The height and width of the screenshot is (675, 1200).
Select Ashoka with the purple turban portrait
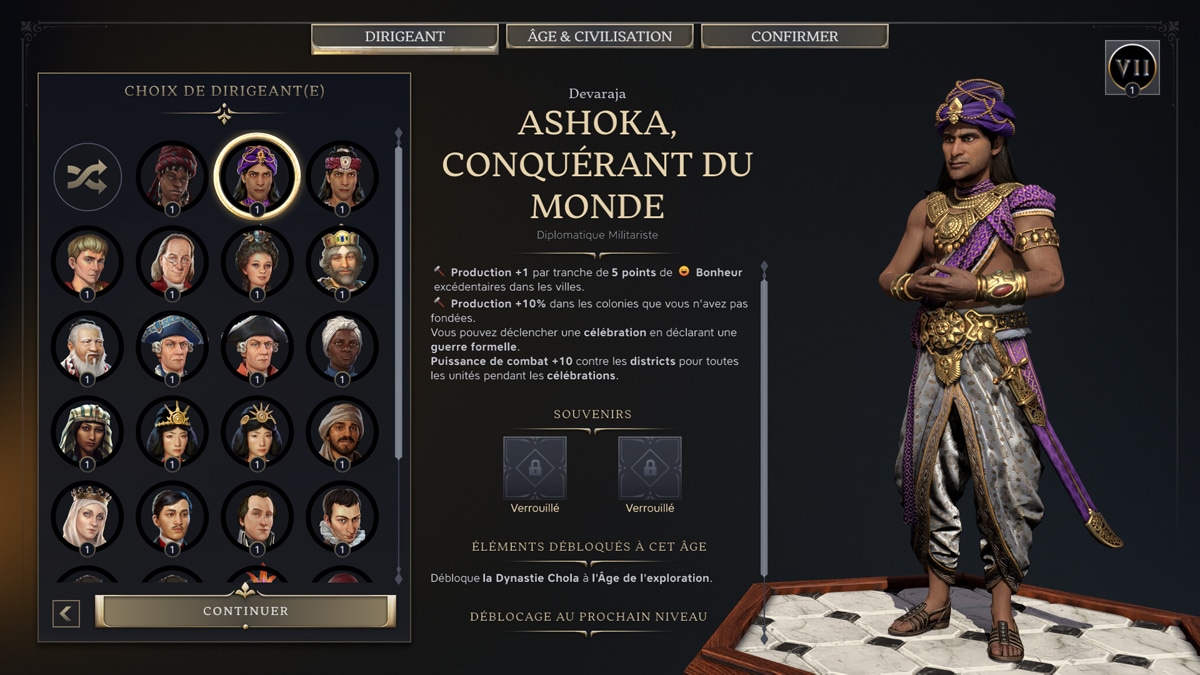pyautogui.click(x=257, y=177)
